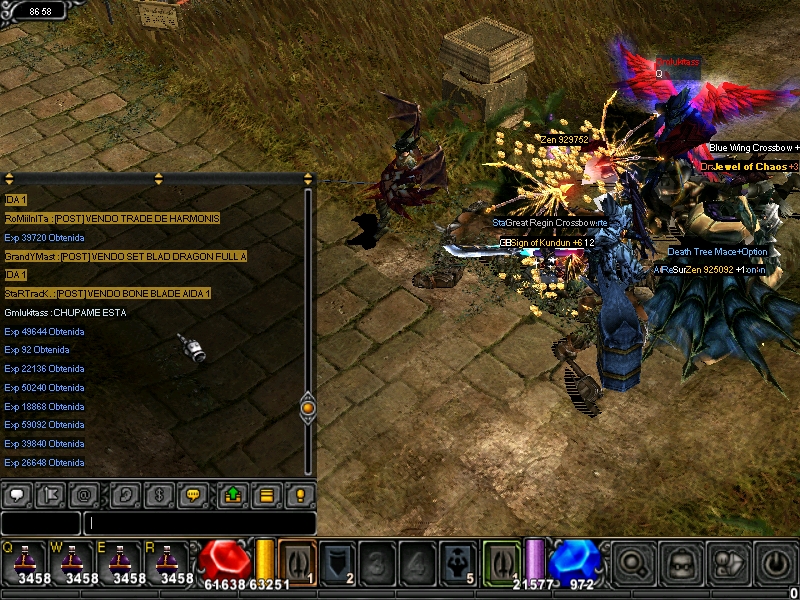Click the dollar sign chat button

tap(158, 494)
